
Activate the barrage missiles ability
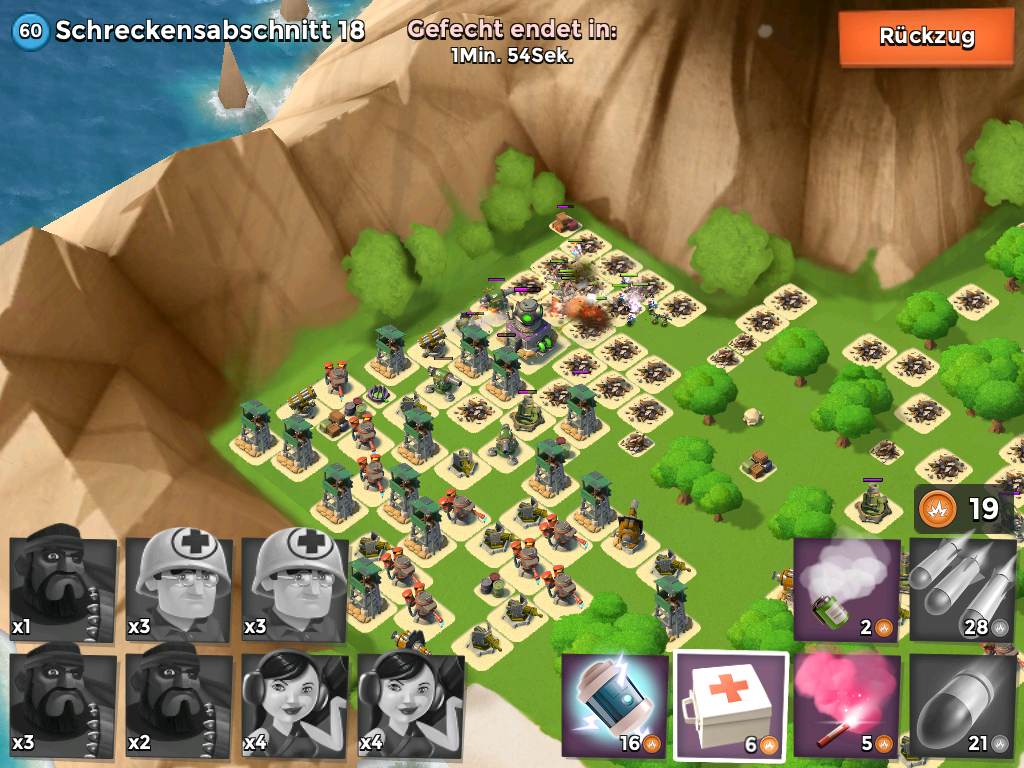(x=962, y=589)
